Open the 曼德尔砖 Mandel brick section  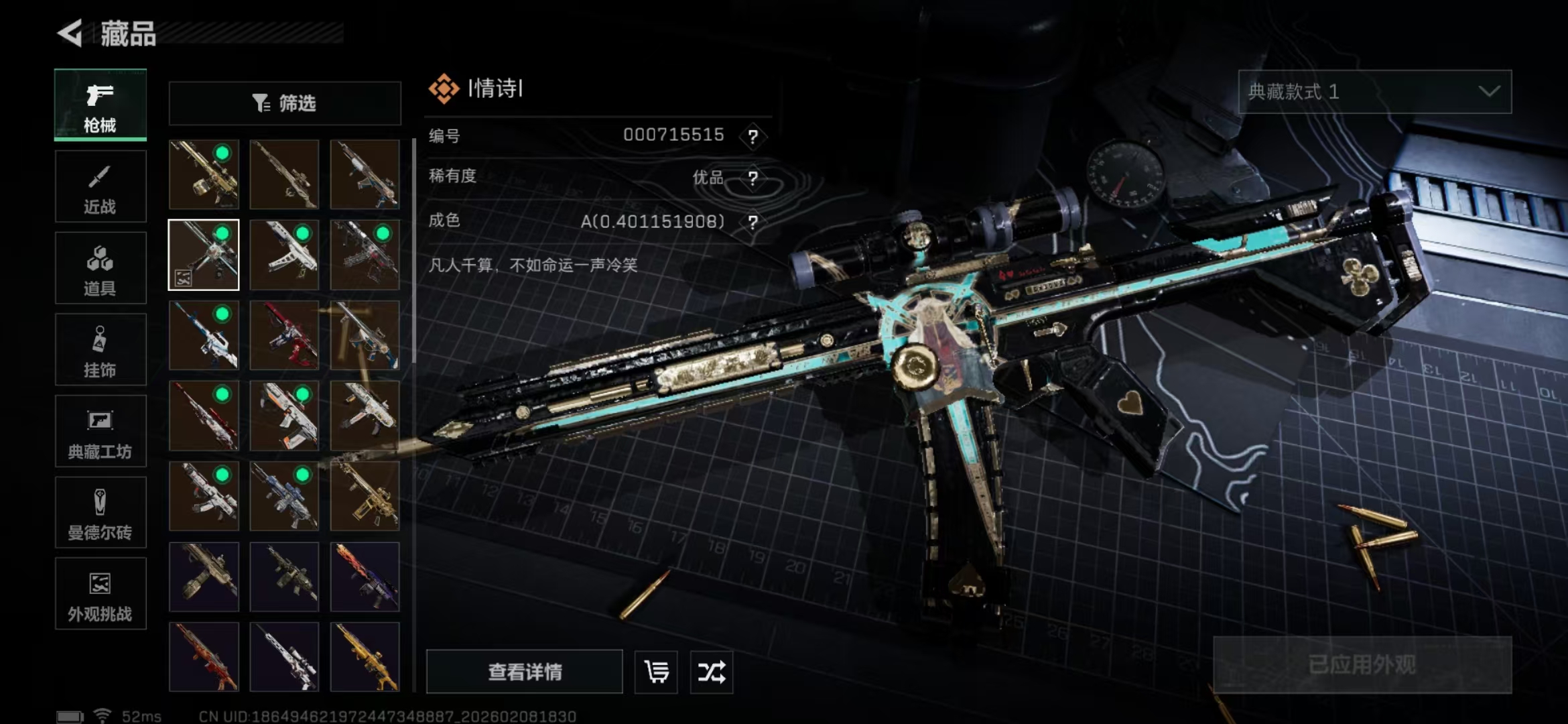(x=100, y=513)
